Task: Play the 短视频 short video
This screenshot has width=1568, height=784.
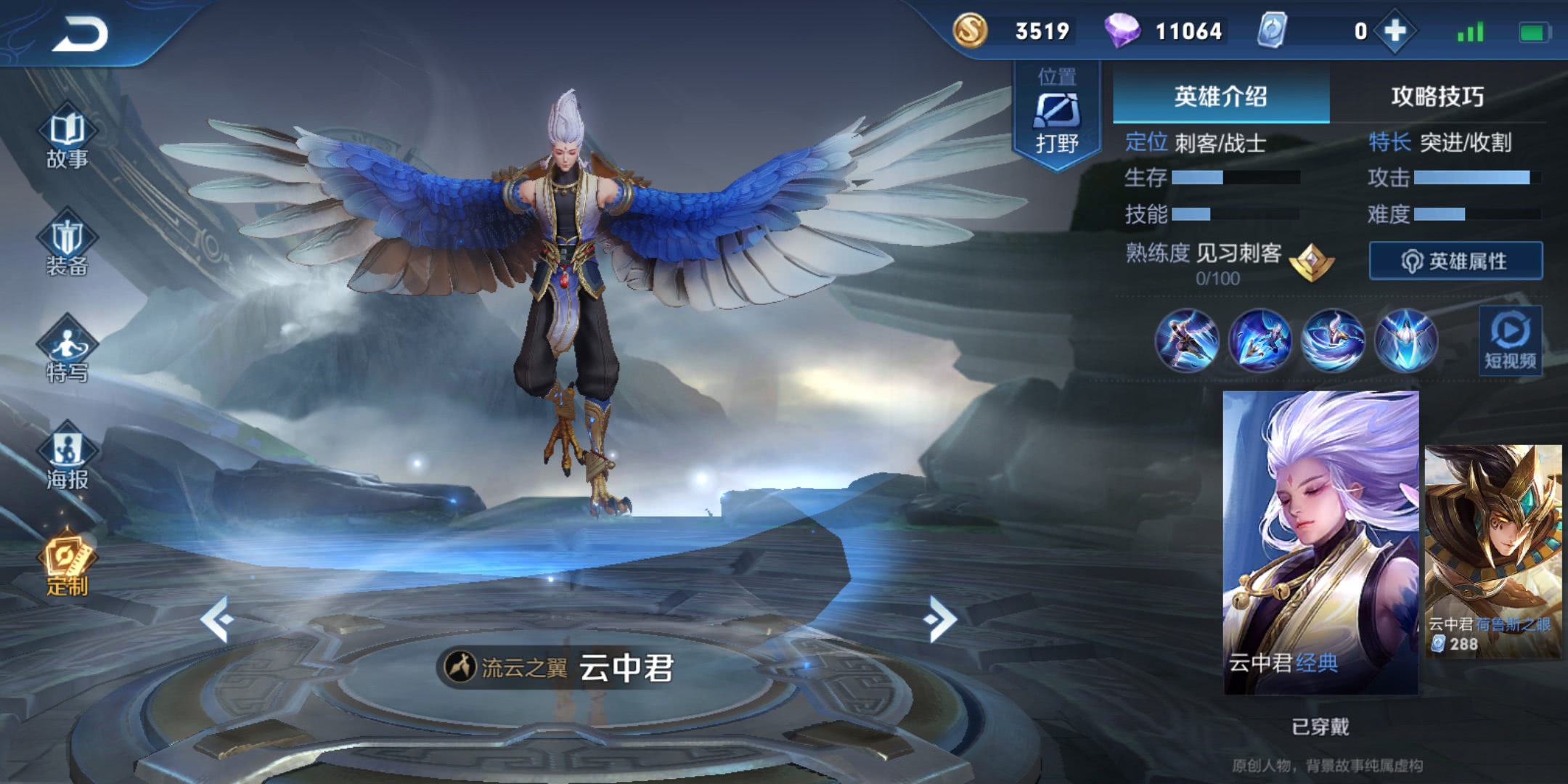Action: click(x=1510, y=341)
